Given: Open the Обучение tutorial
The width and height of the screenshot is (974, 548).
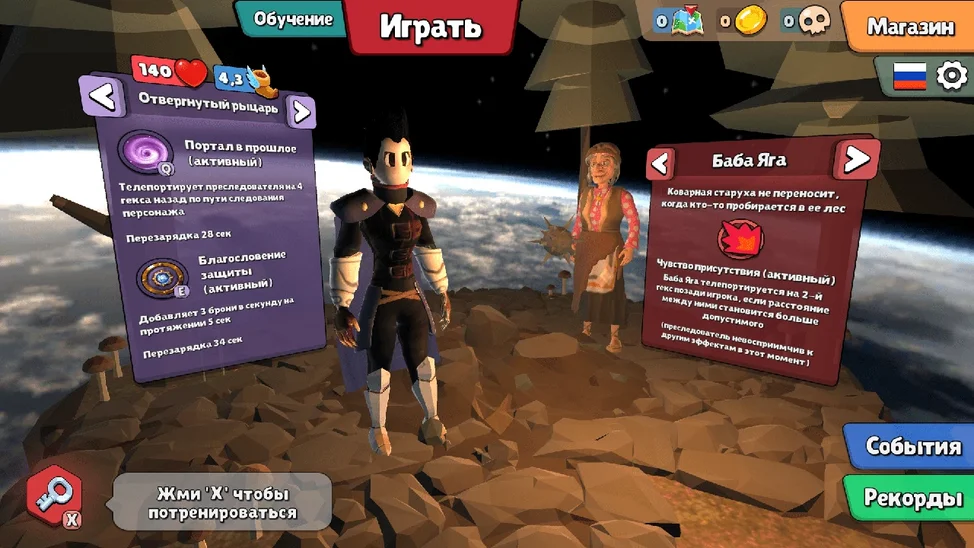Looking at the screenshot, I should pos(292,19).
